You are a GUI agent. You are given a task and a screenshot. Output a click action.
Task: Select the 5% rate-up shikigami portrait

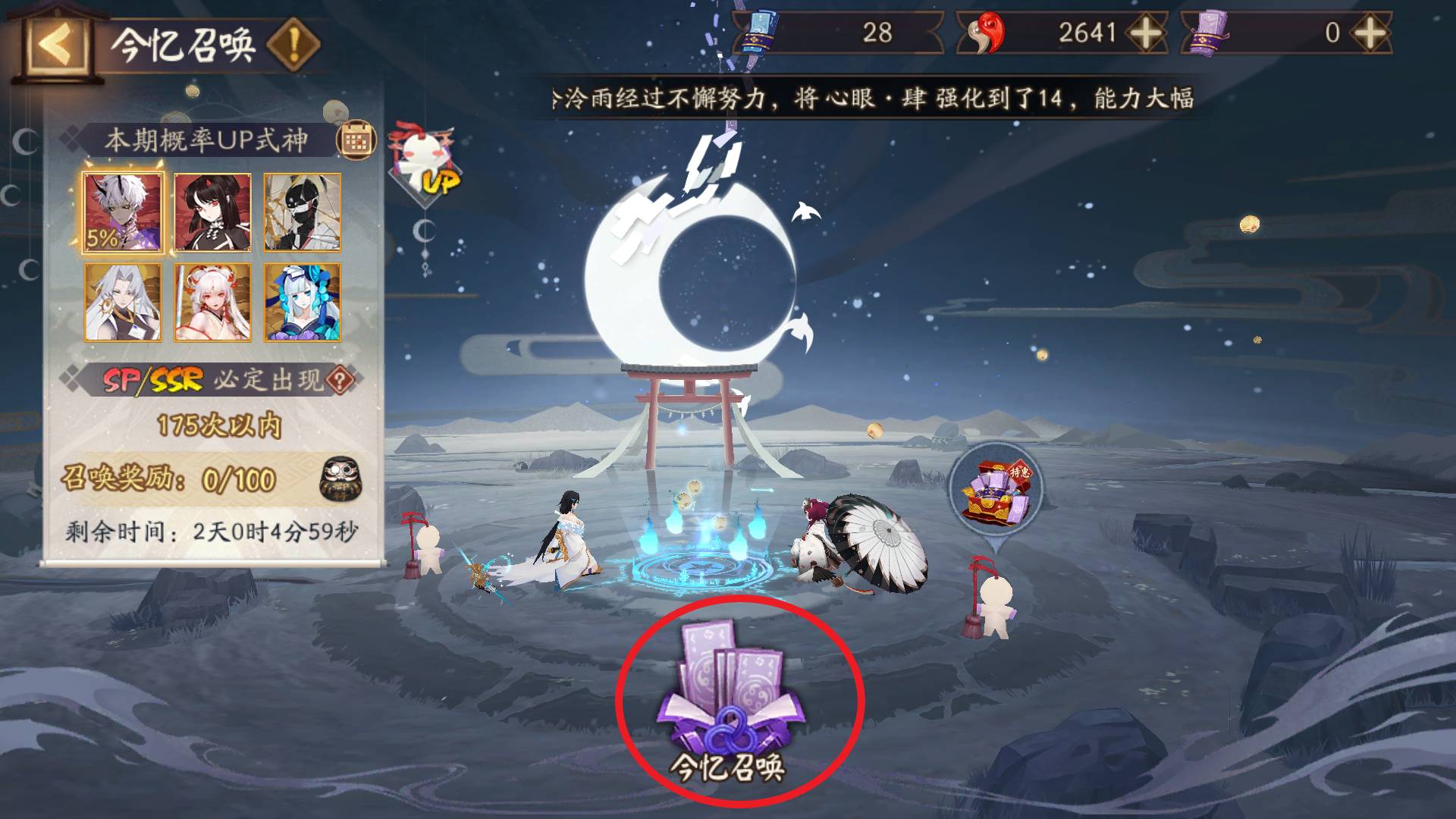[x=122, y=213]
